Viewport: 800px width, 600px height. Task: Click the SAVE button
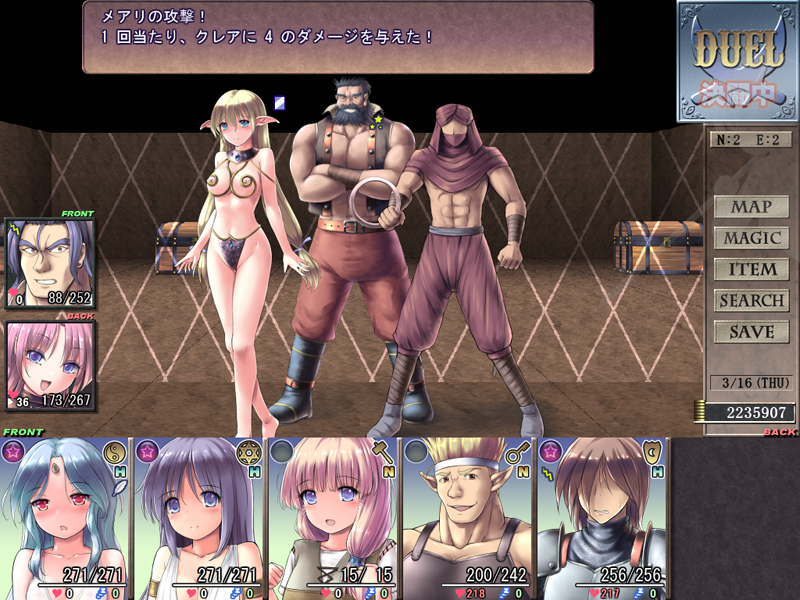click(x=751, y=331)
